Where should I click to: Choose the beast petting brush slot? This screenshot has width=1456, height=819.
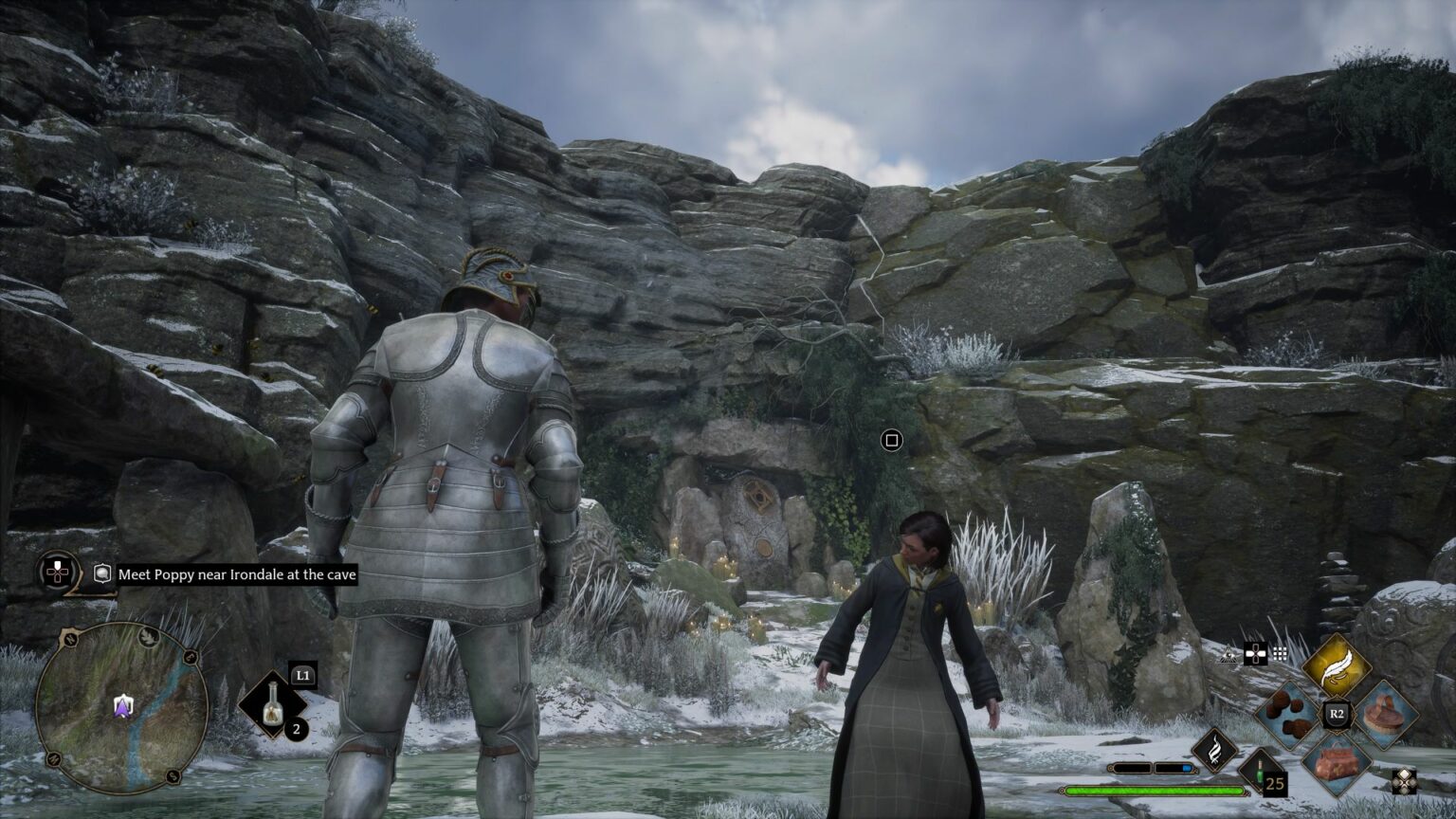point(1386,713)
